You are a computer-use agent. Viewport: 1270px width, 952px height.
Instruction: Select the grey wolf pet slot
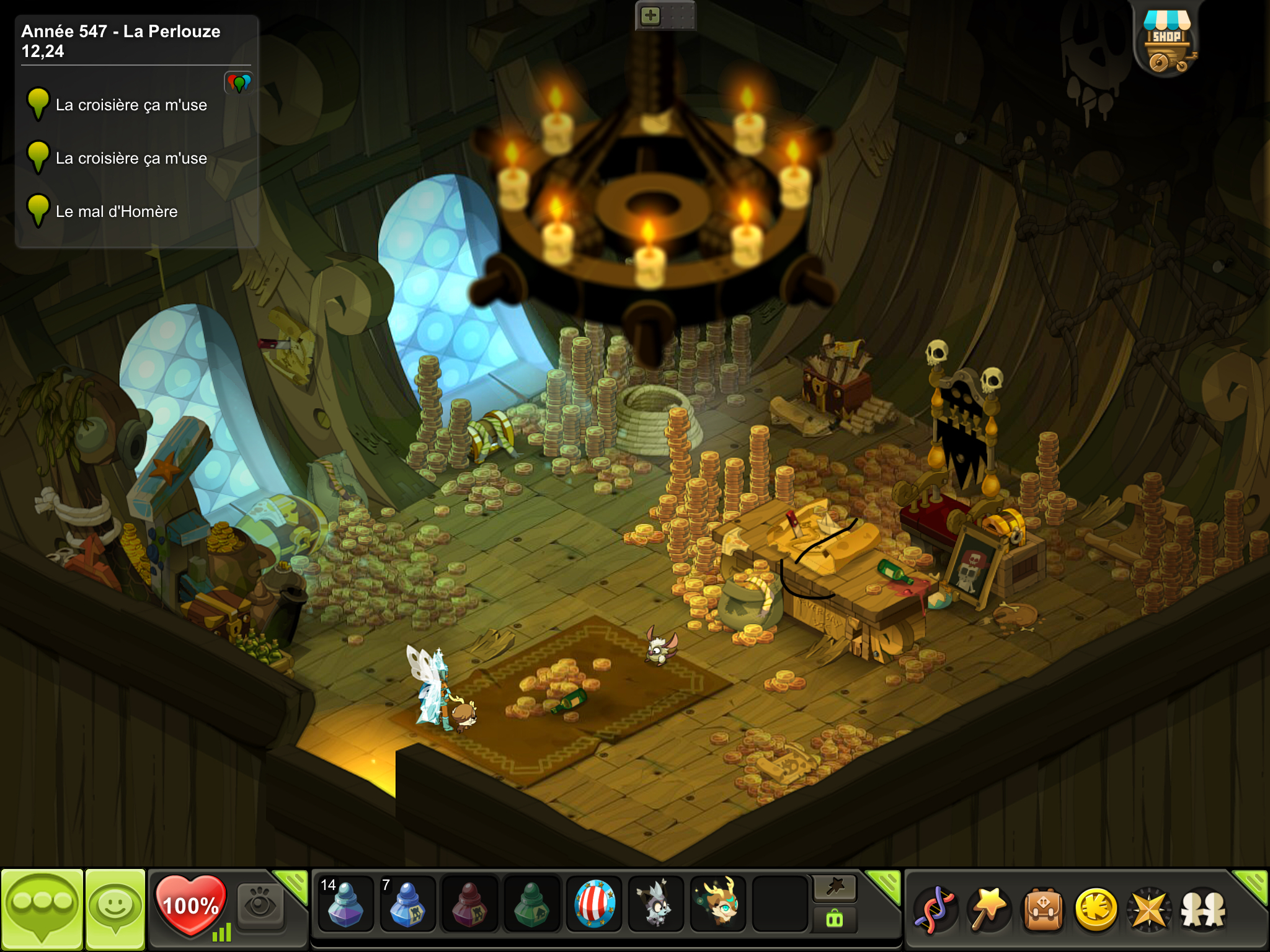[655, 903]
